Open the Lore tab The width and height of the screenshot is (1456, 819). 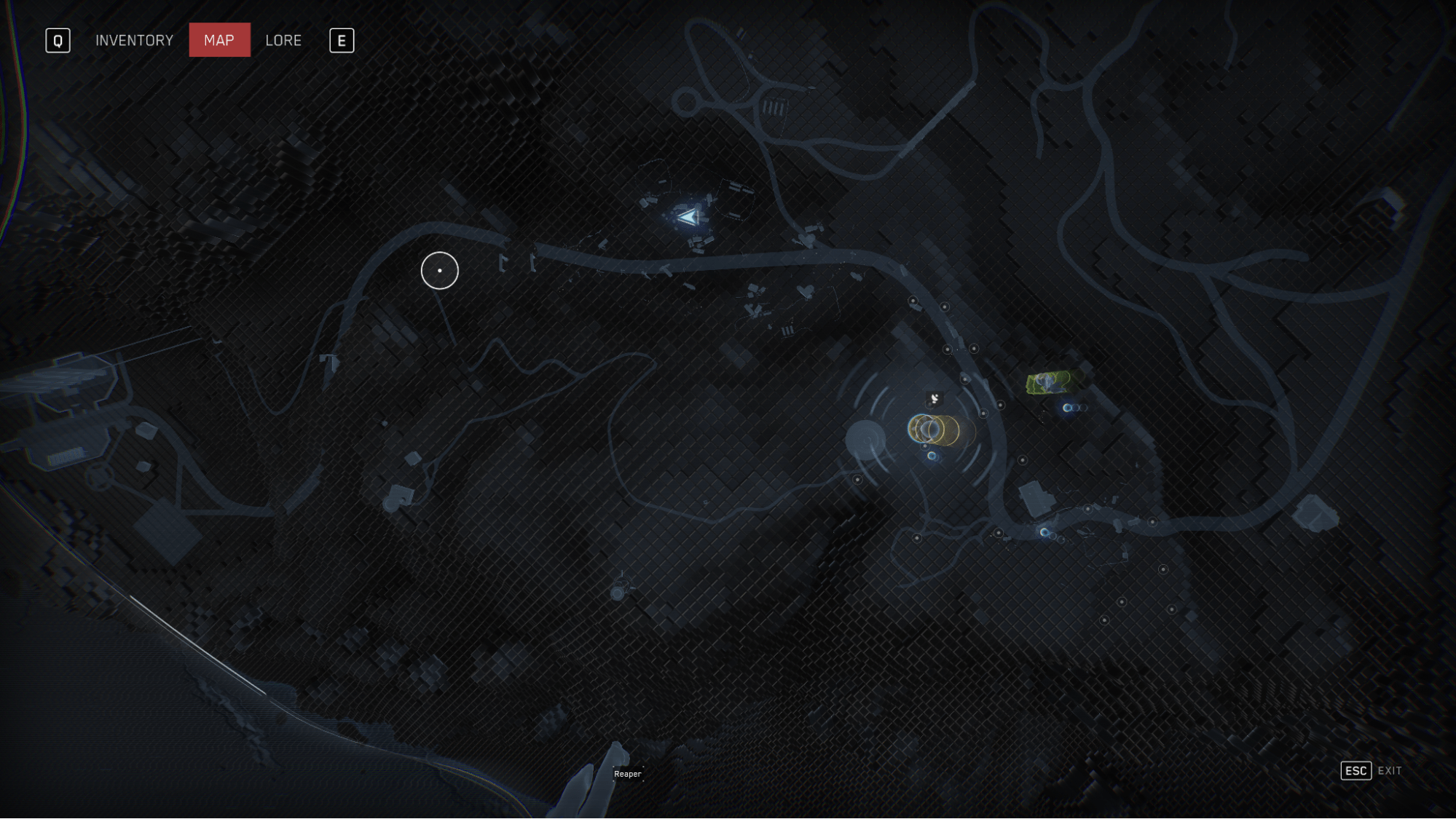point(283,41)
